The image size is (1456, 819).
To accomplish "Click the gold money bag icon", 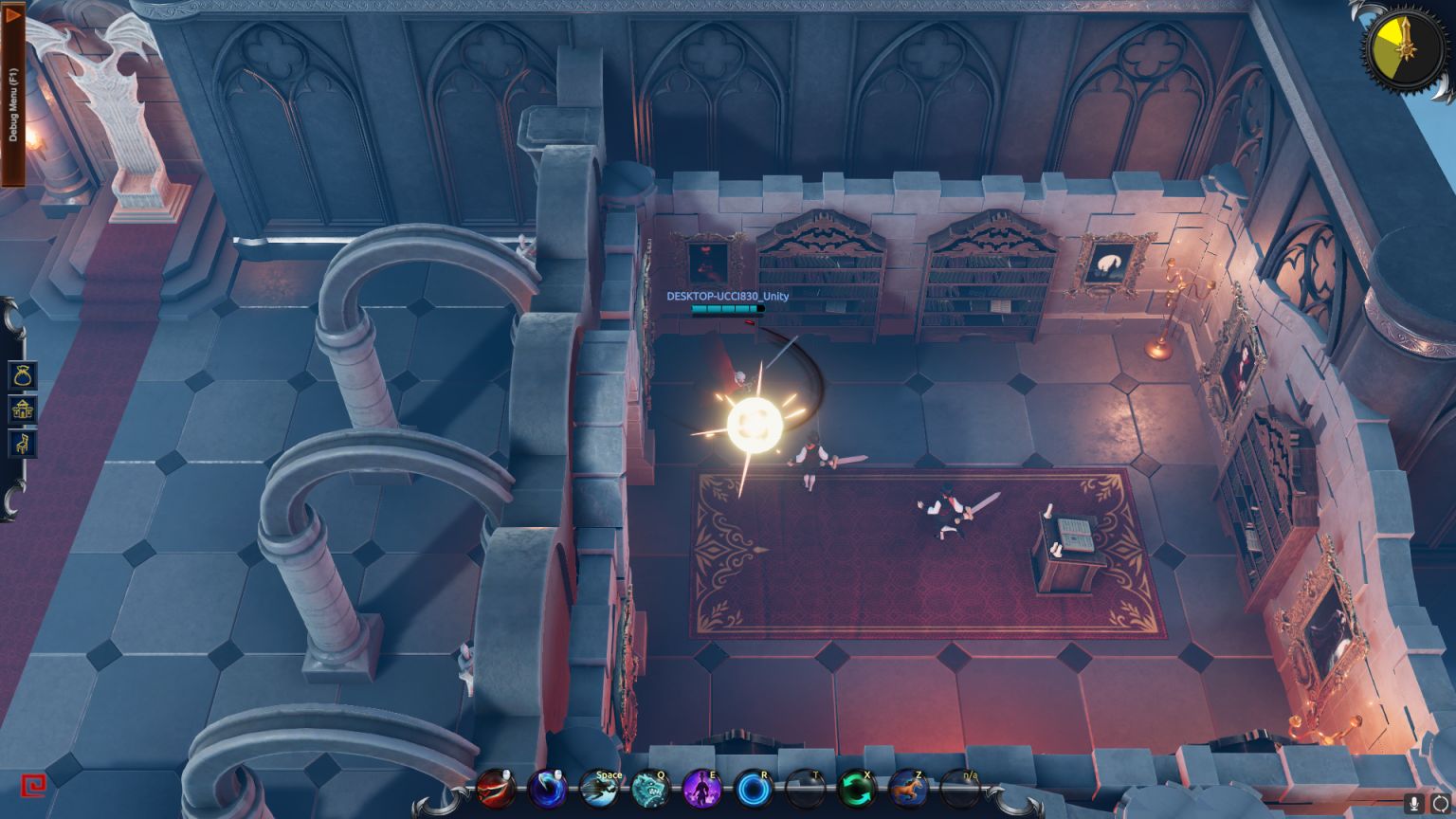I will pos(23,375).
